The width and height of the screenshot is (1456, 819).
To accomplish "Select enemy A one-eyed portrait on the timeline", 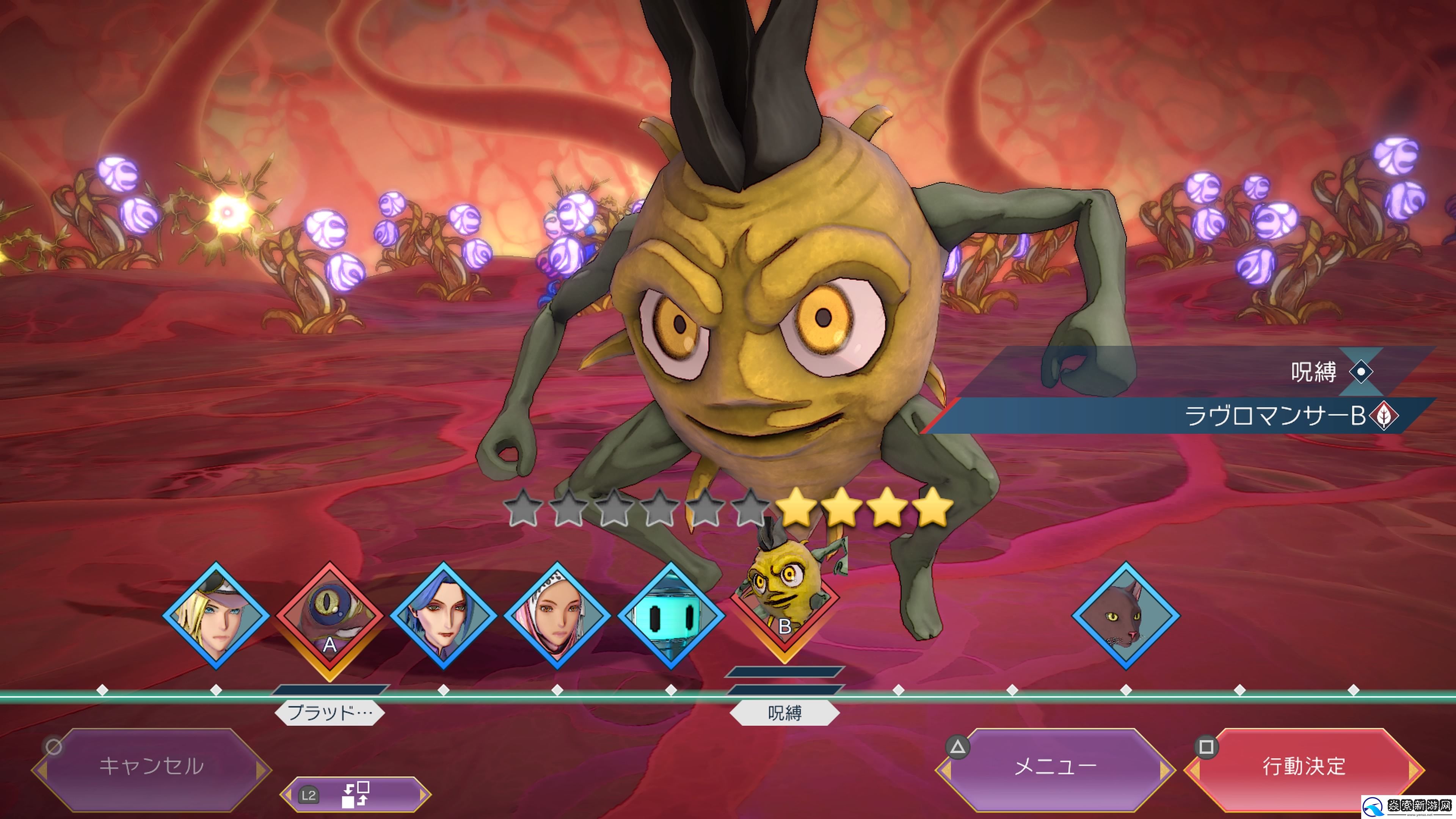I will [x=329, y=619].
